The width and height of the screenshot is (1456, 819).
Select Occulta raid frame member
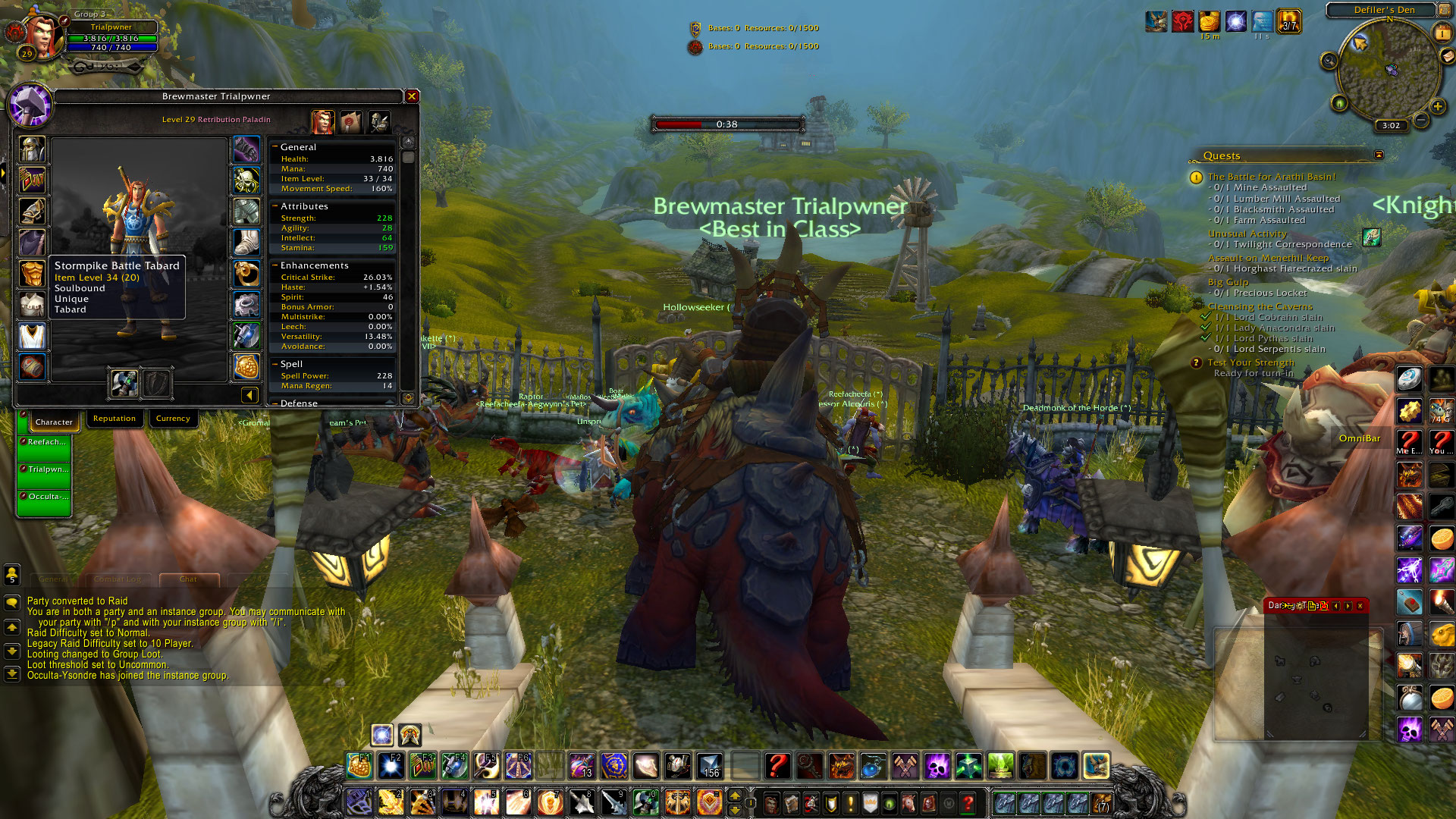pos(45,497)
